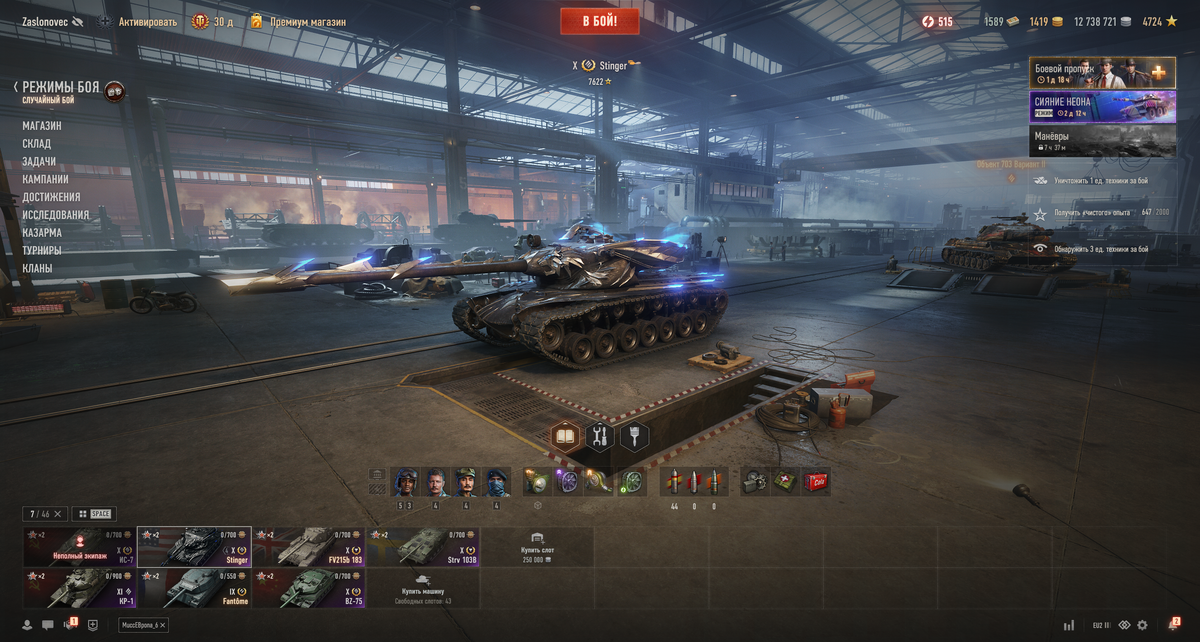Viewport: 1200px width, 642px height.
Task: Click the first crew member portrait with goggles
Action: point(405,482)
